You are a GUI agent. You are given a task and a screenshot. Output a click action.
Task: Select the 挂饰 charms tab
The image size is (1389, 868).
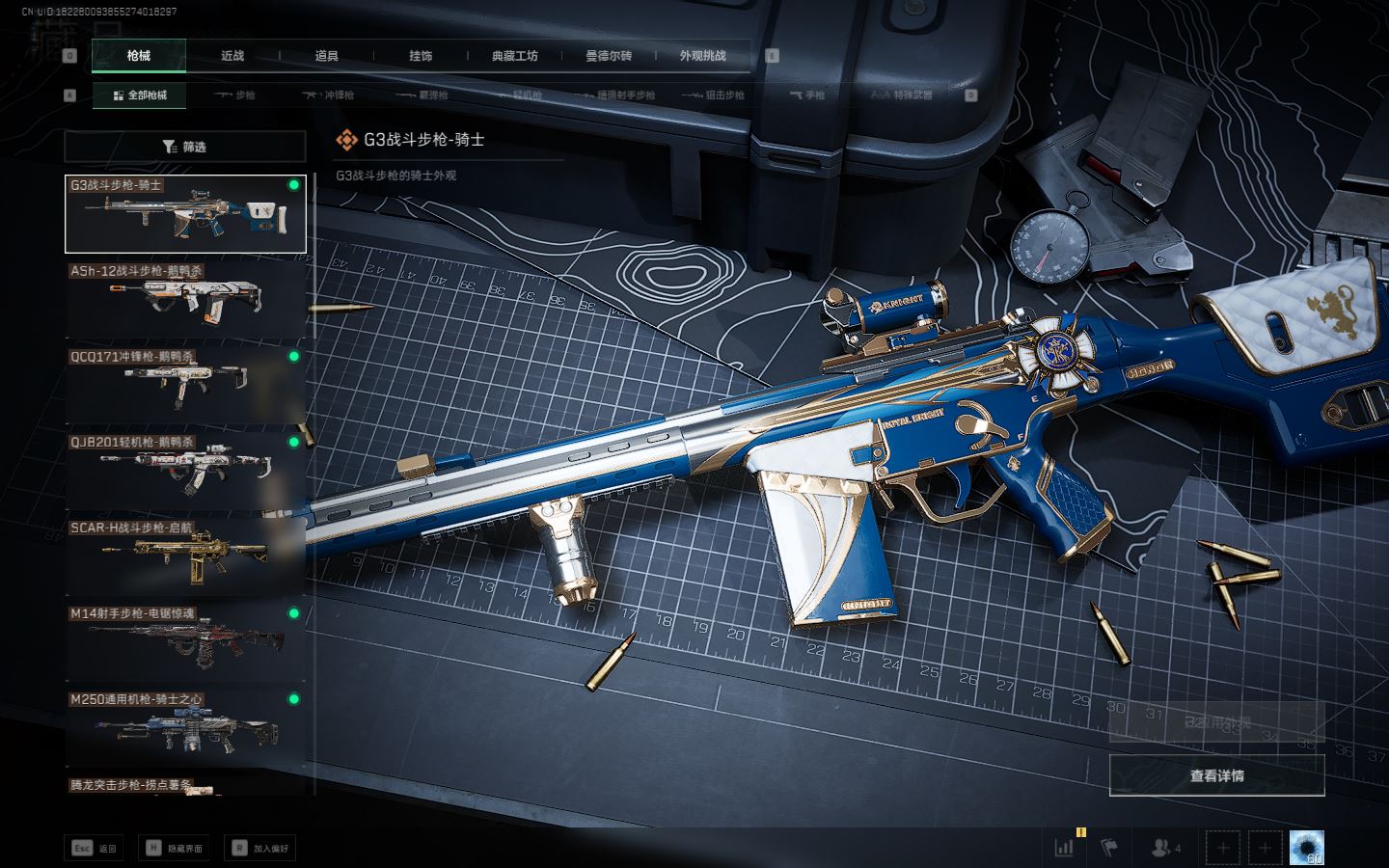[421, 56]
